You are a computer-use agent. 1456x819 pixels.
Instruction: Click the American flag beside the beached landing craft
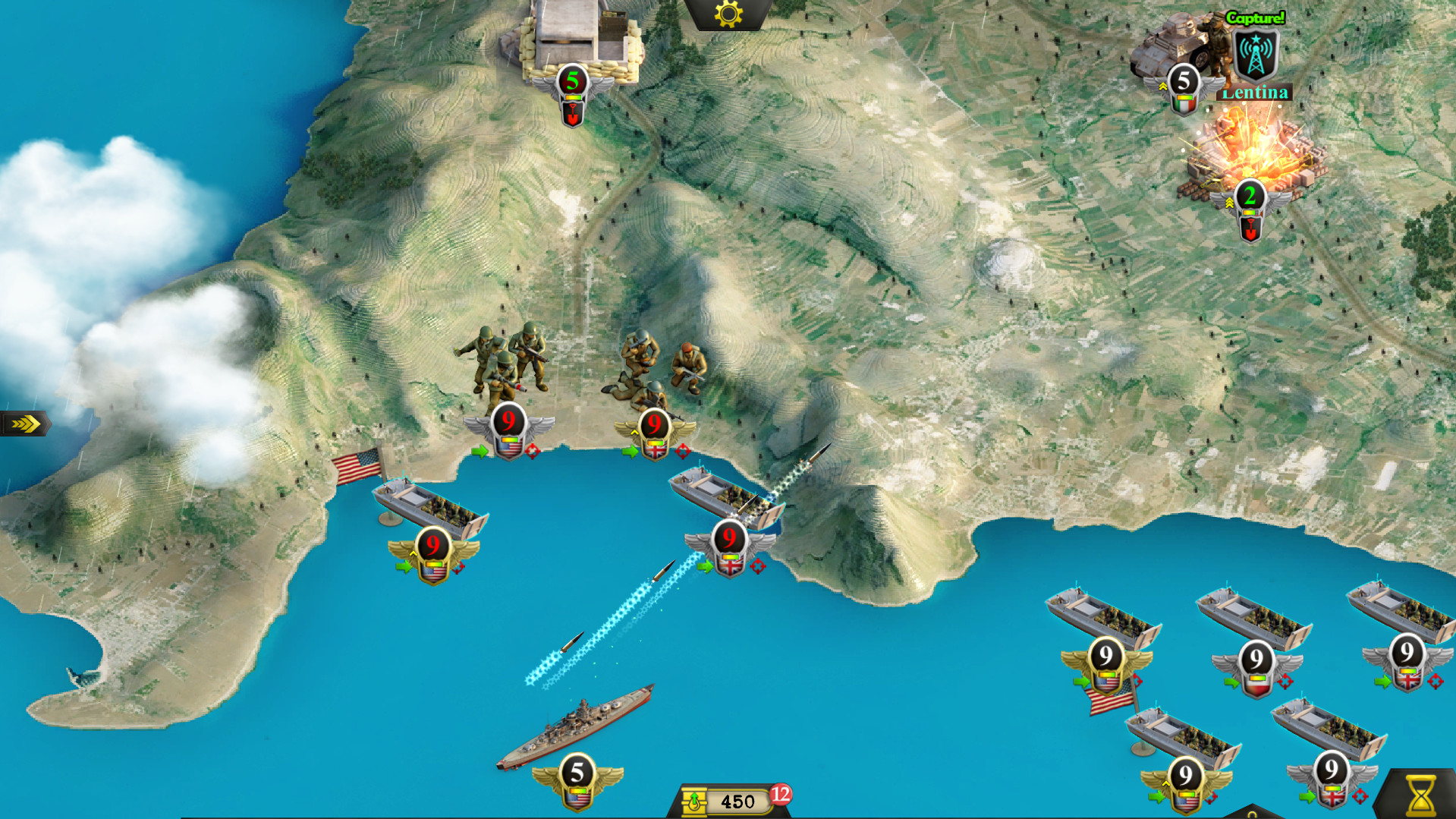click(357, 463)
